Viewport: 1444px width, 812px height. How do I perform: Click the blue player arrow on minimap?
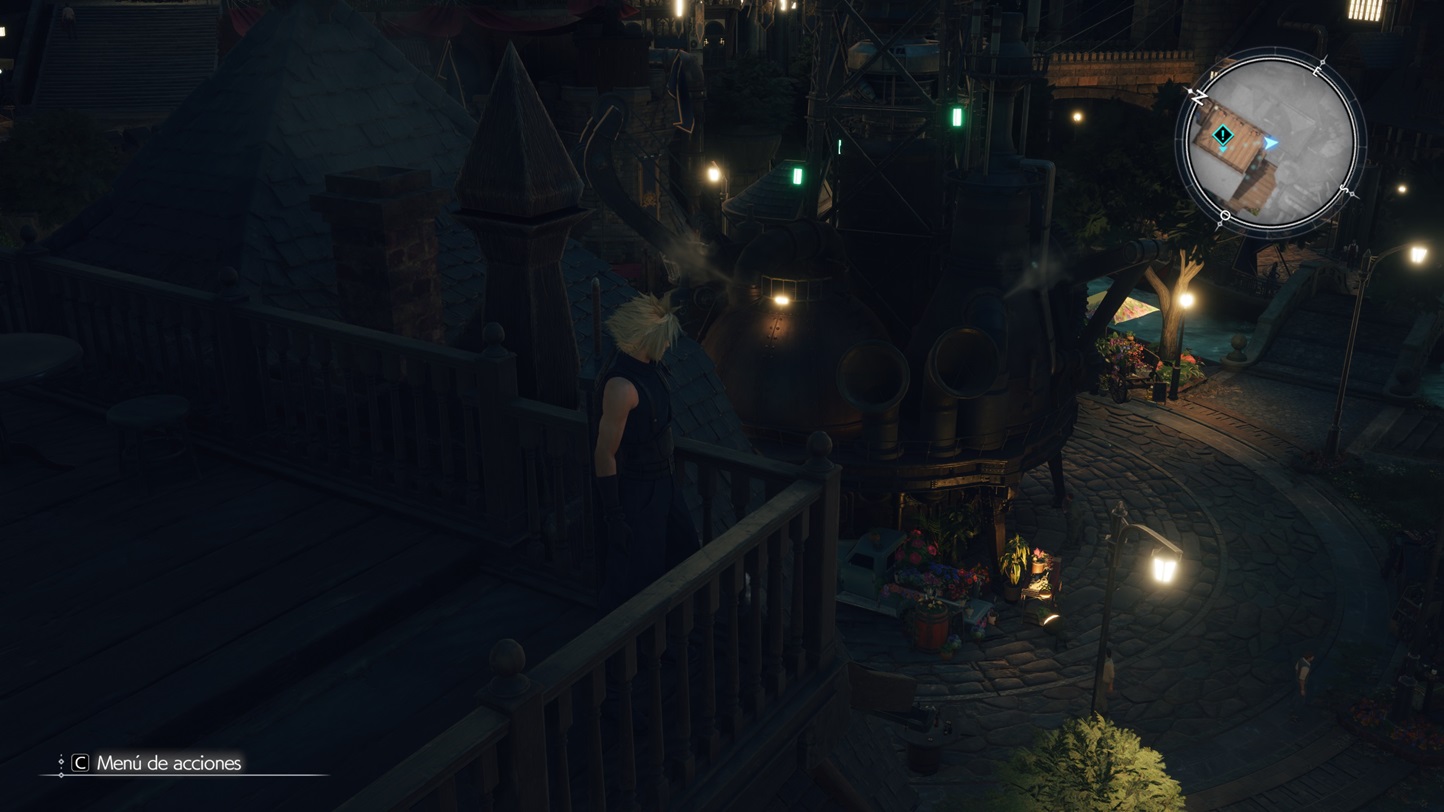point(1270,143)
